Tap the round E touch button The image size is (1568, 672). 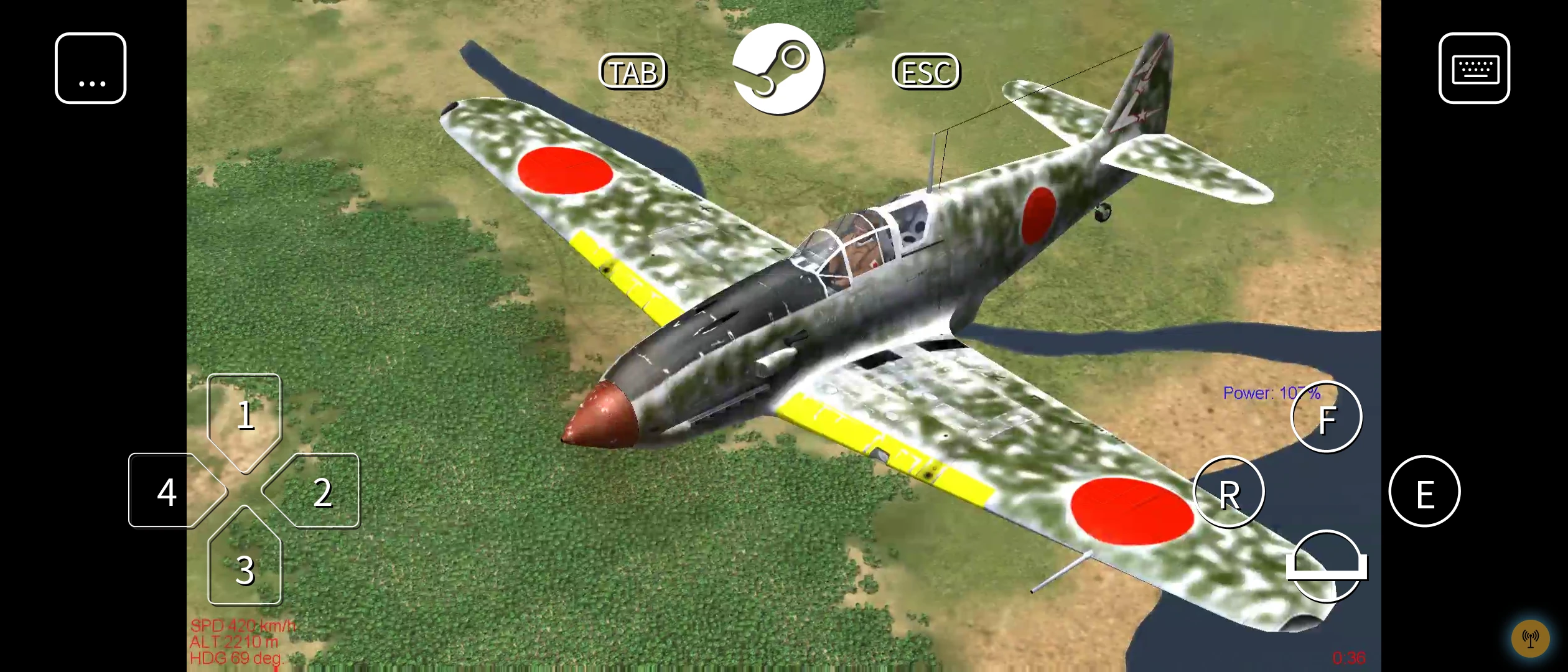click(1424, 492)
